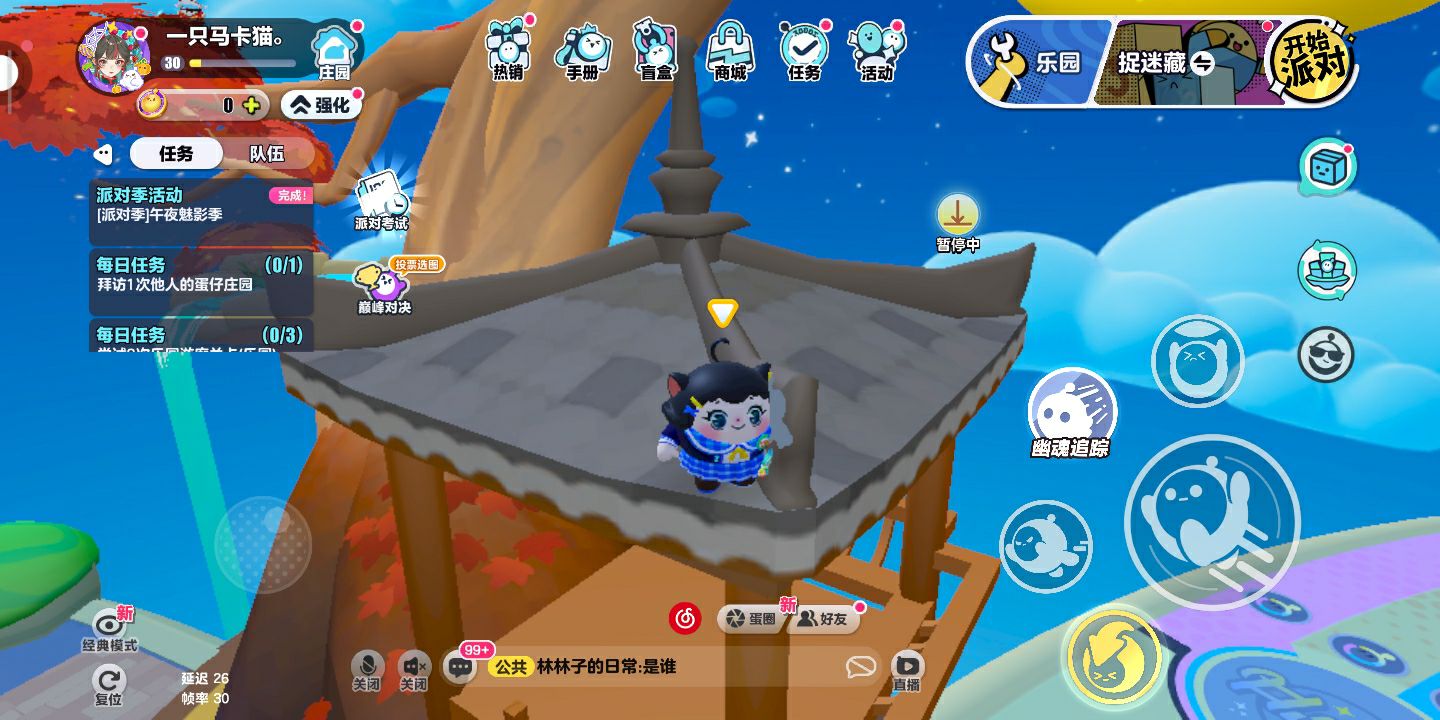
Task: Open the 活动 events menu
Action: coord(877,50)
